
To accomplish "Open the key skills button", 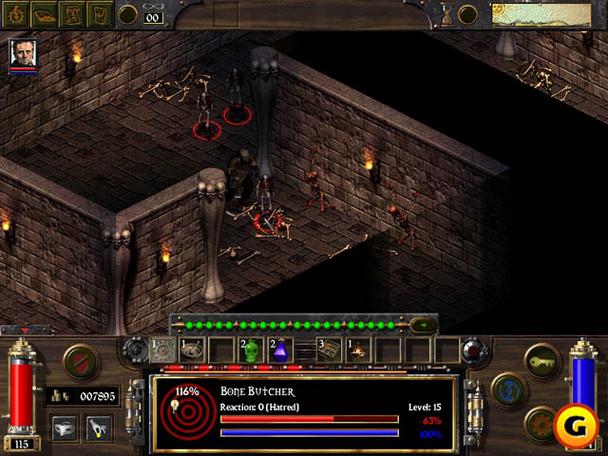I will point(540,361).
